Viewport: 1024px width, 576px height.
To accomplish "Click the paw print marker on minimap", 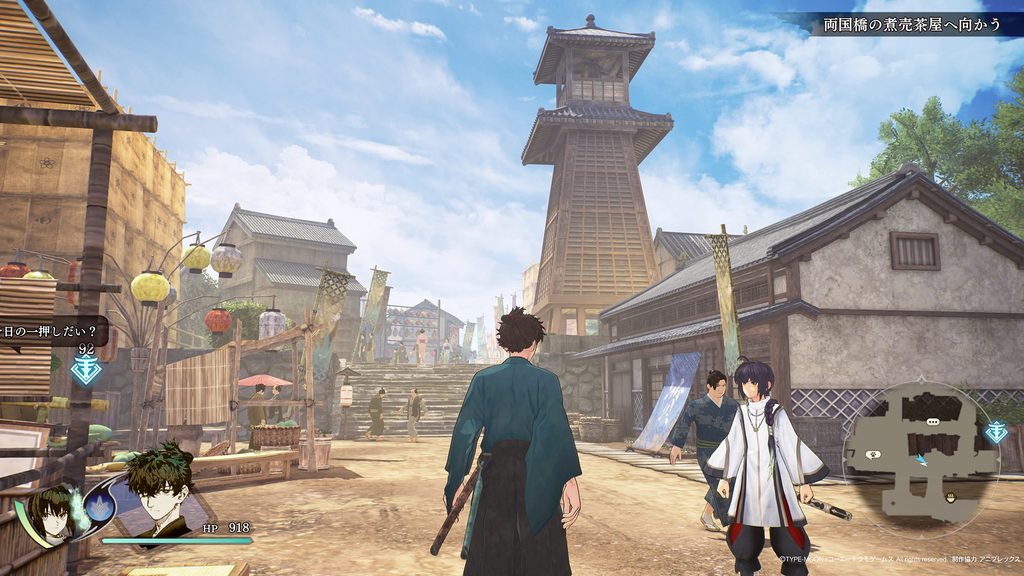I will pyautogui.click(x=872, y=455).
